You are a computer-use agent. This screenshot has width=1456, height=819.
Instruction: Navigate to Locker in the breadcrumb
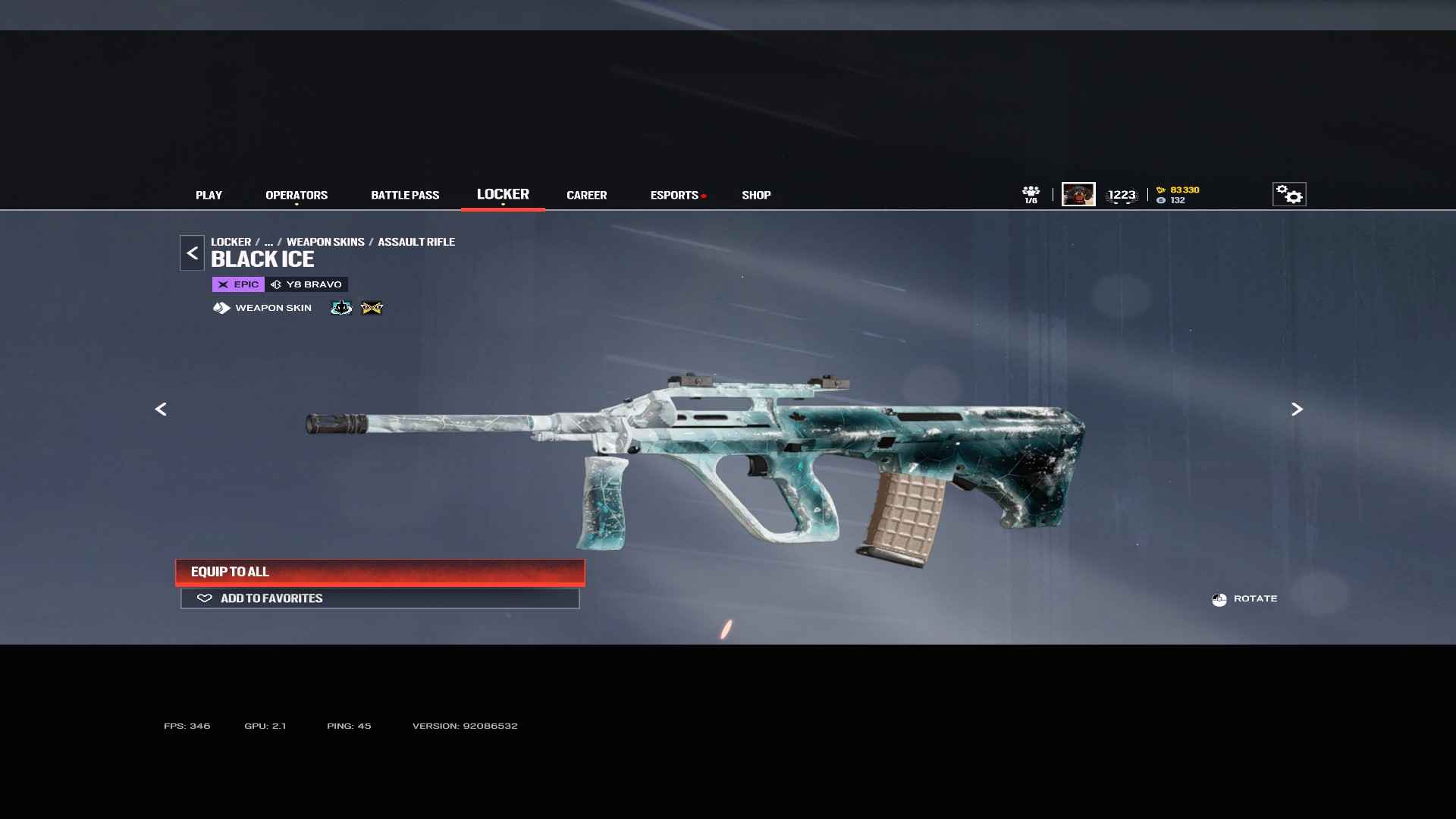pyautogui.click(x=231, y=242)
